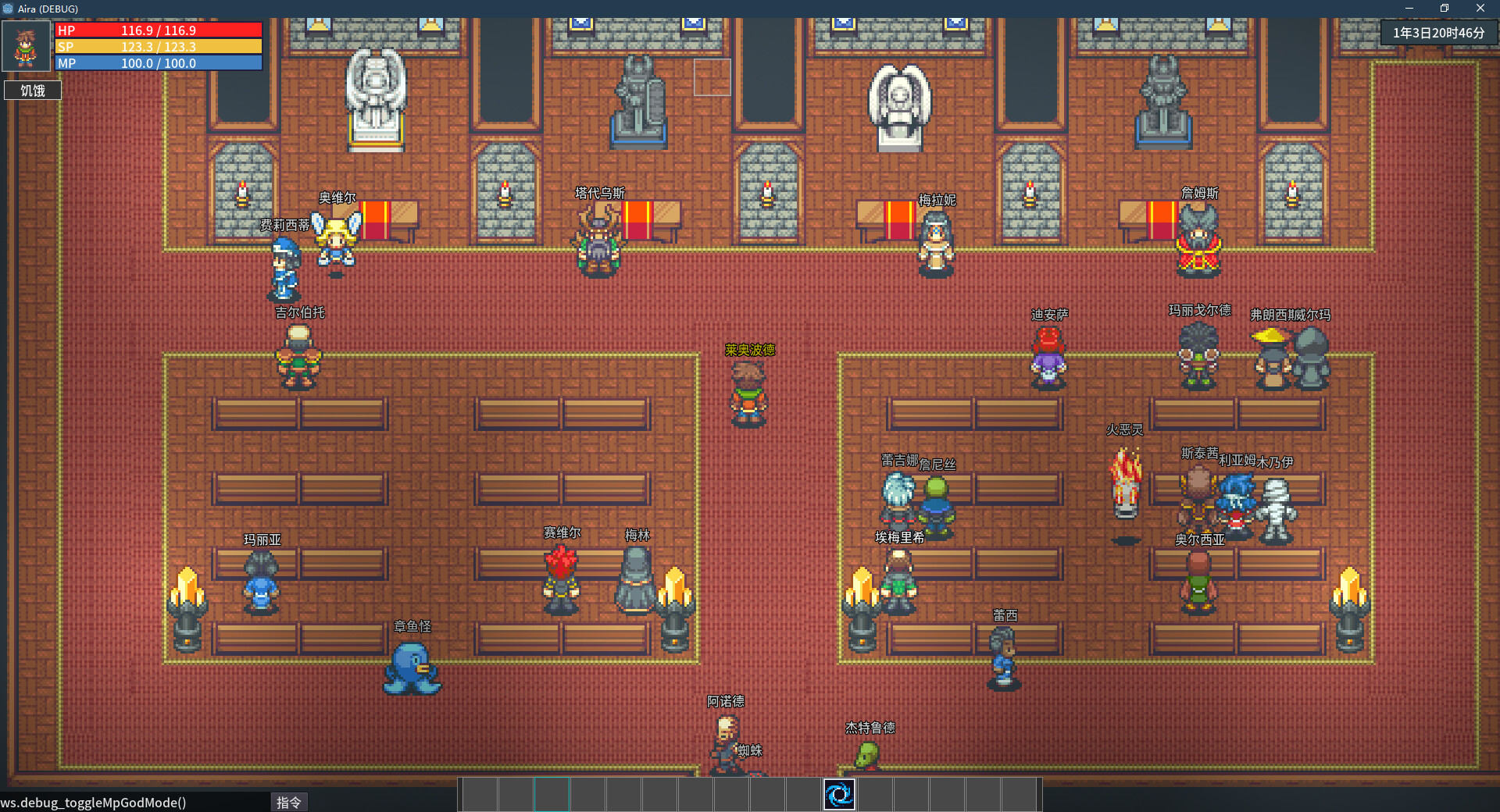Select the blue vortex skill in the hotbar

(839, 794)
